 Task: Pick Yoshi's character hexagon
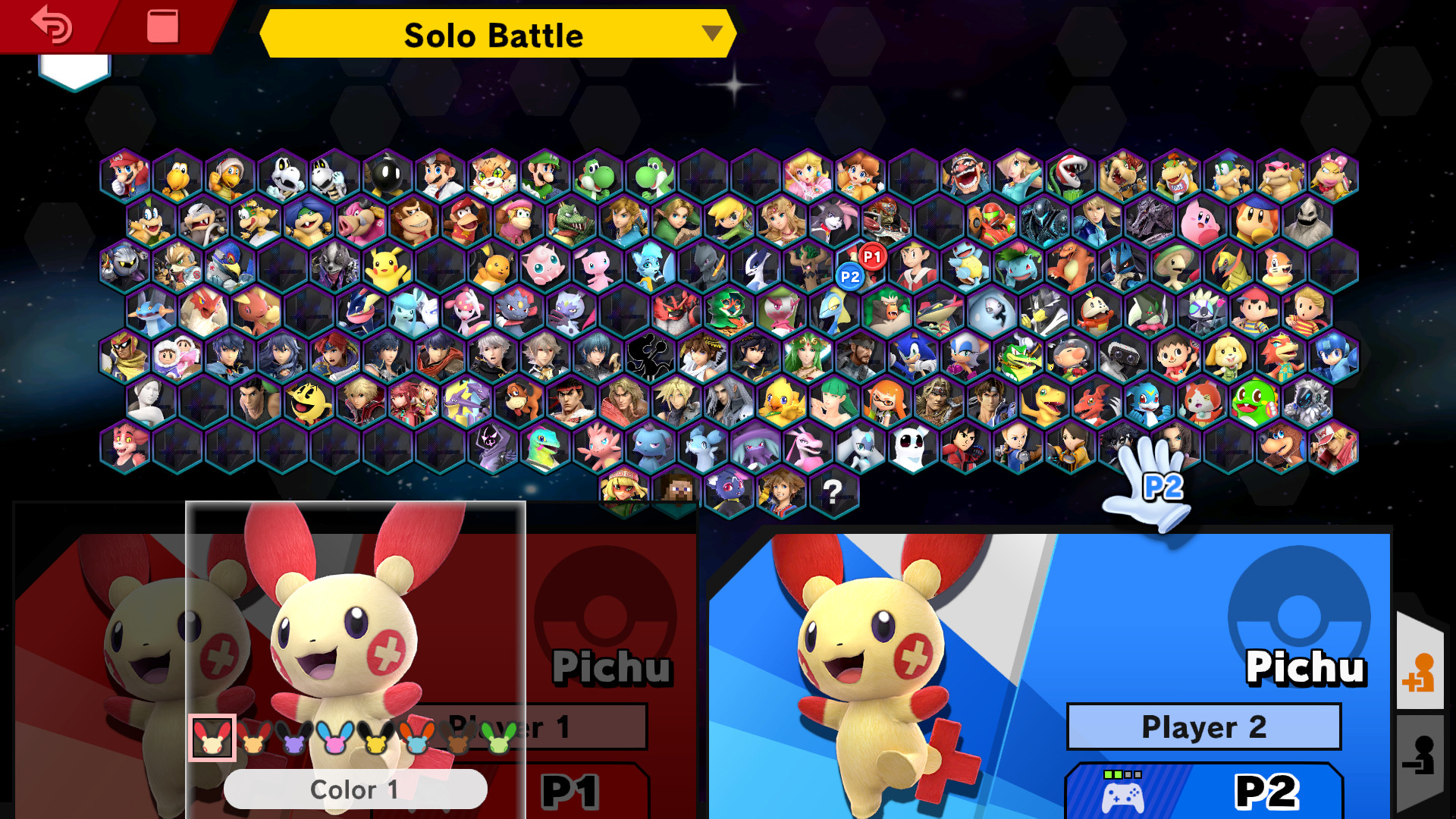click(x=595, y=174)
